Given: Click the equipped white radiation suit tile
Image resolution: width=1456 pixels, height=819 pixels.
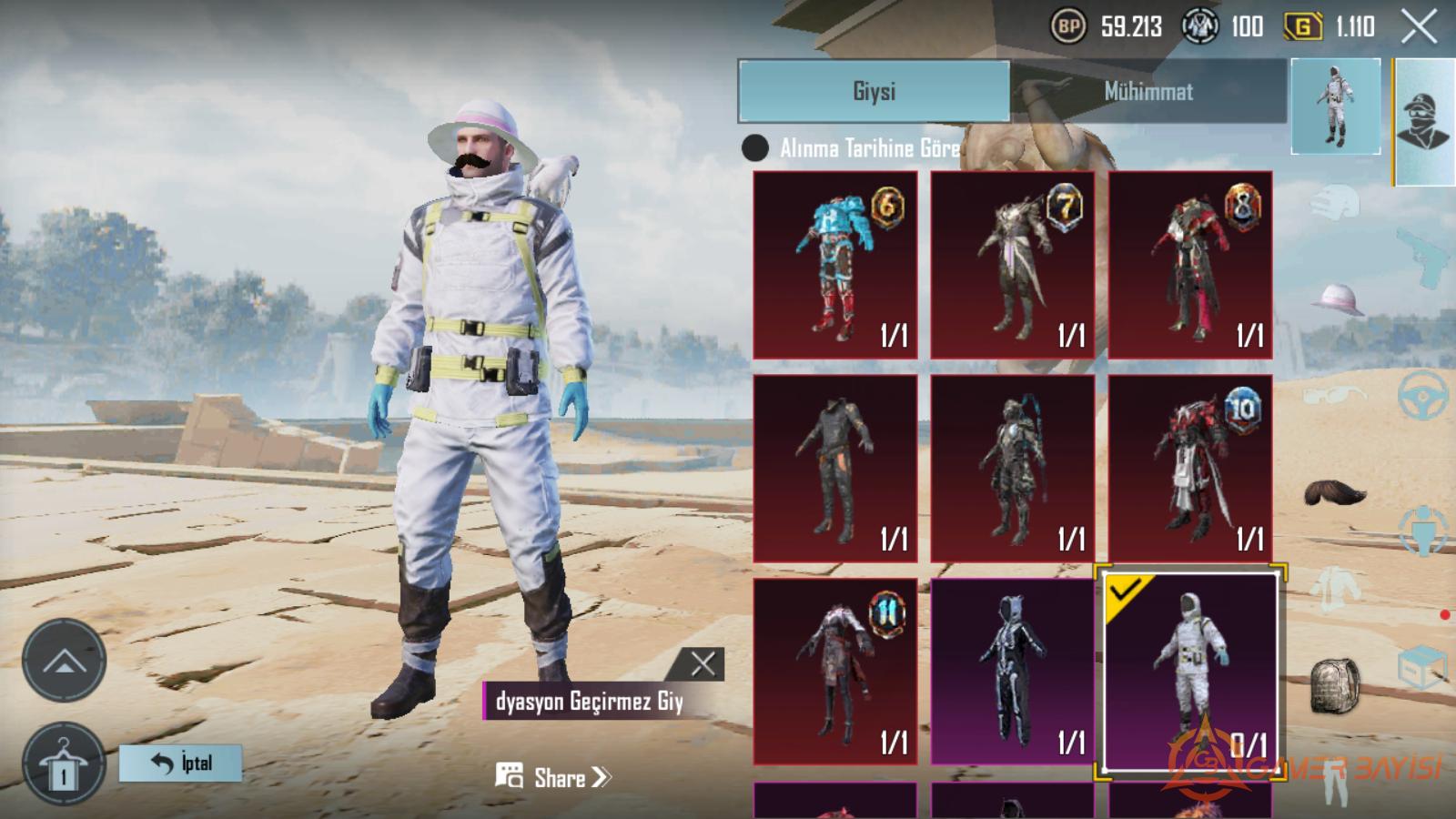Looking at the screenshot, I should tap(1190, 671).
